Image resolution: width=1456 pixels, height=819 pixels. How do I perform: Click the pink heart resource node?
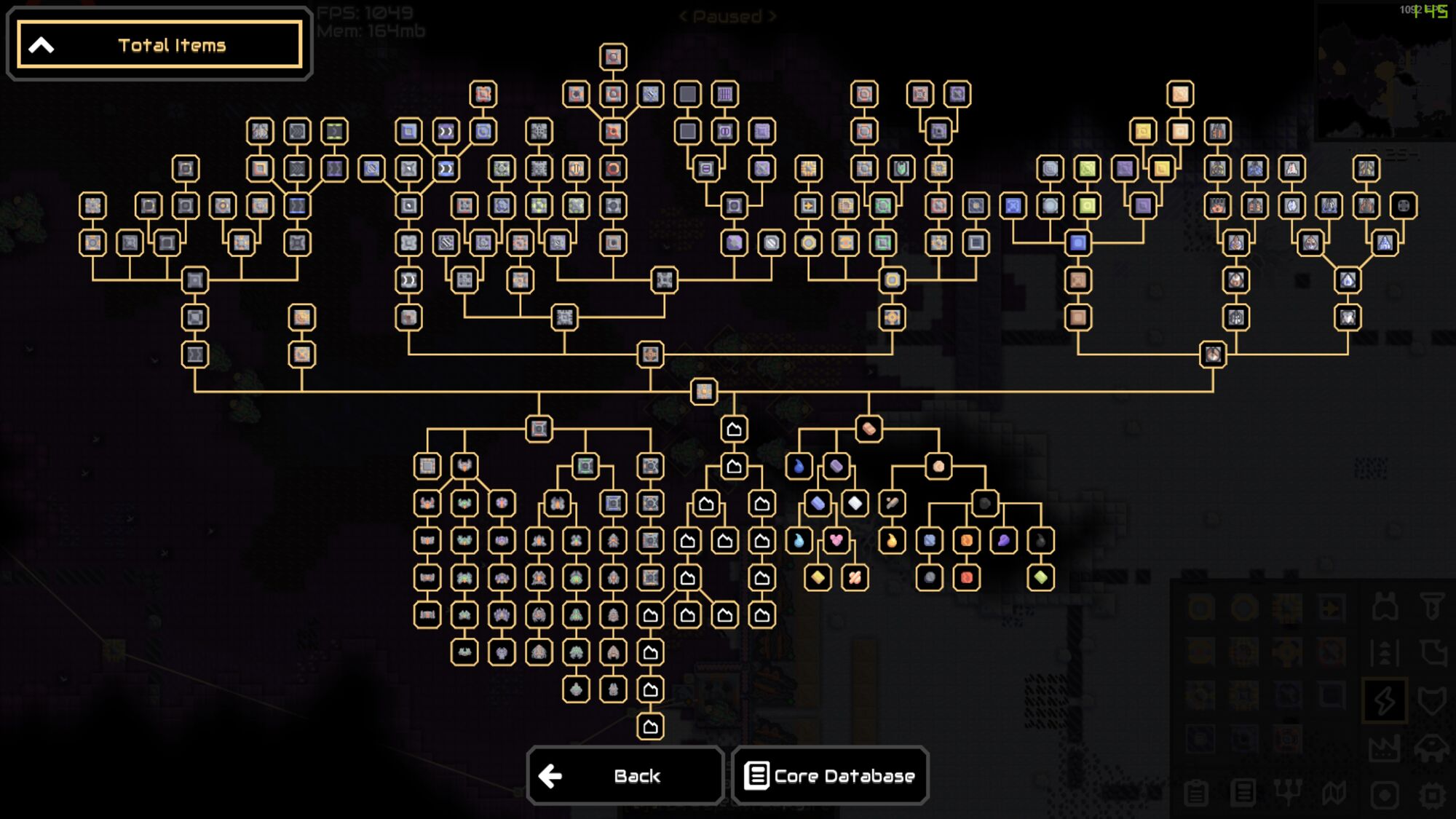(836, 539)
